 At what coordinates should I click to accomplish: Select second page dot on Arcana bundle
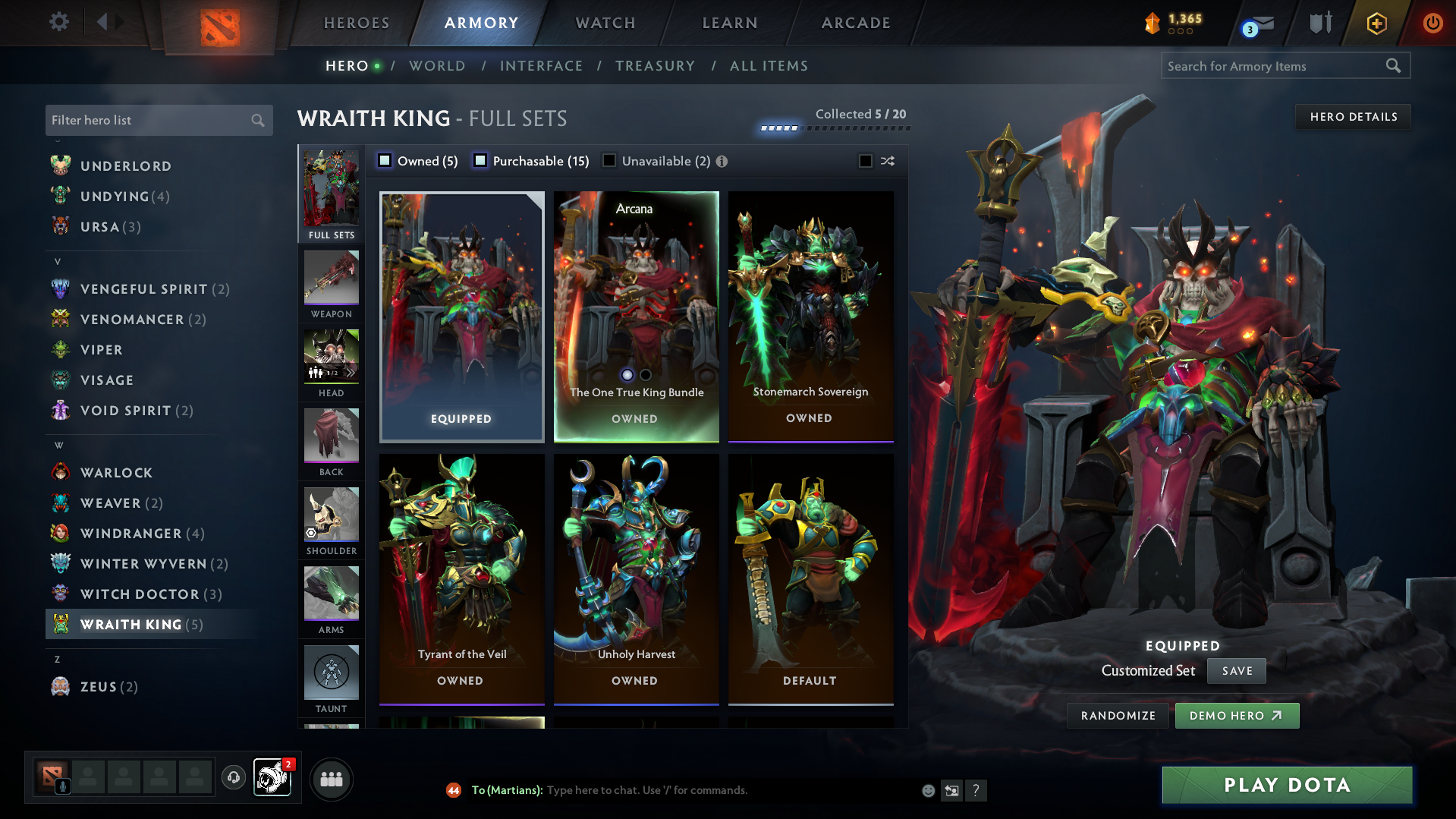[x=646, y=375]
